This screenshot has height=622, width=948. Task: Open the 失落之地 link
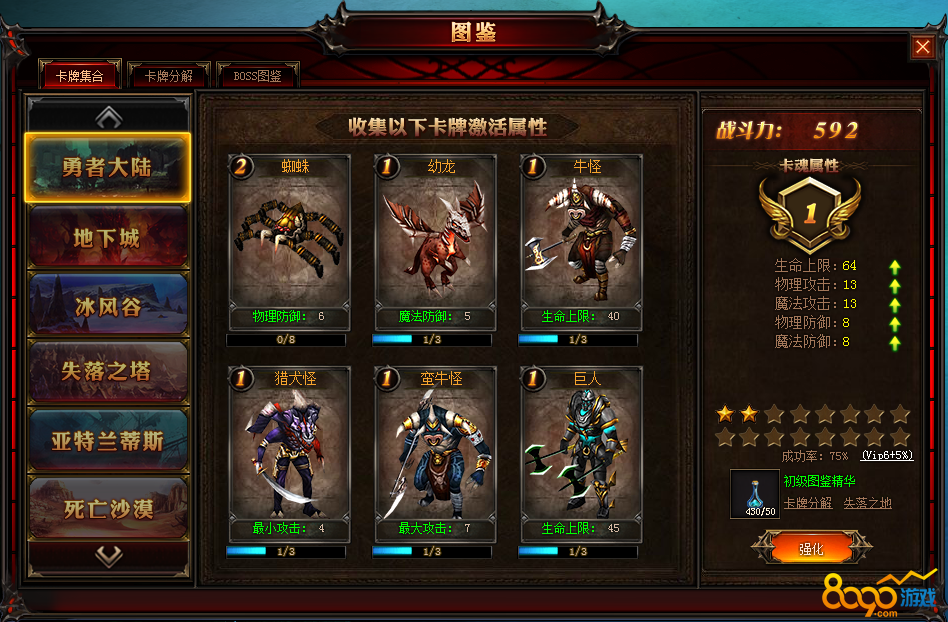867,503
